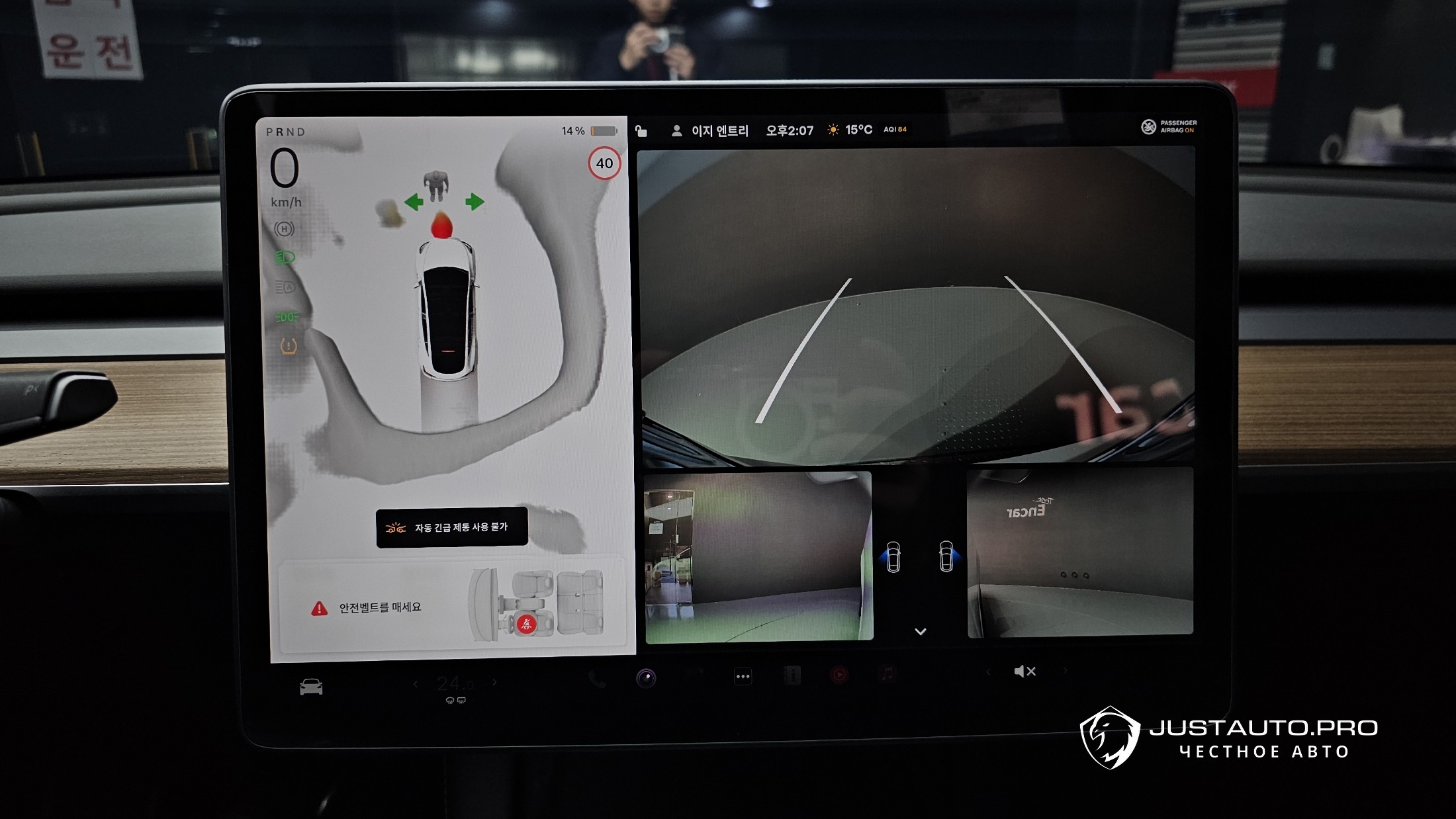The width and height of the screenshot is (1456, 819).
Task: Tap the 40 speed limit sign
Action: (x=604, y=163)
